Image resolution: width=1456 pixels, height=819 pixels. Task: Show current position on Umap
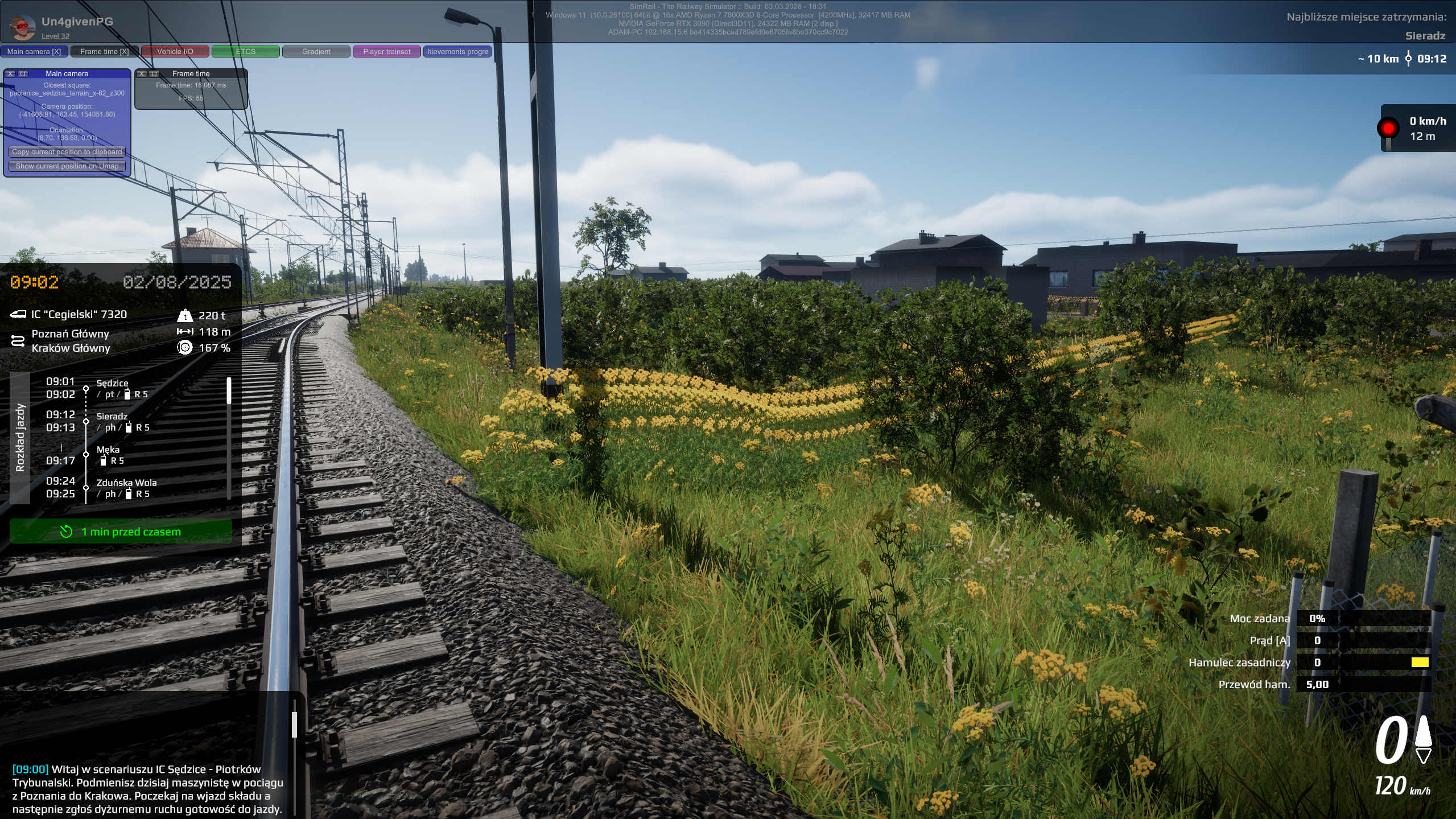click(x=67, y=166)
